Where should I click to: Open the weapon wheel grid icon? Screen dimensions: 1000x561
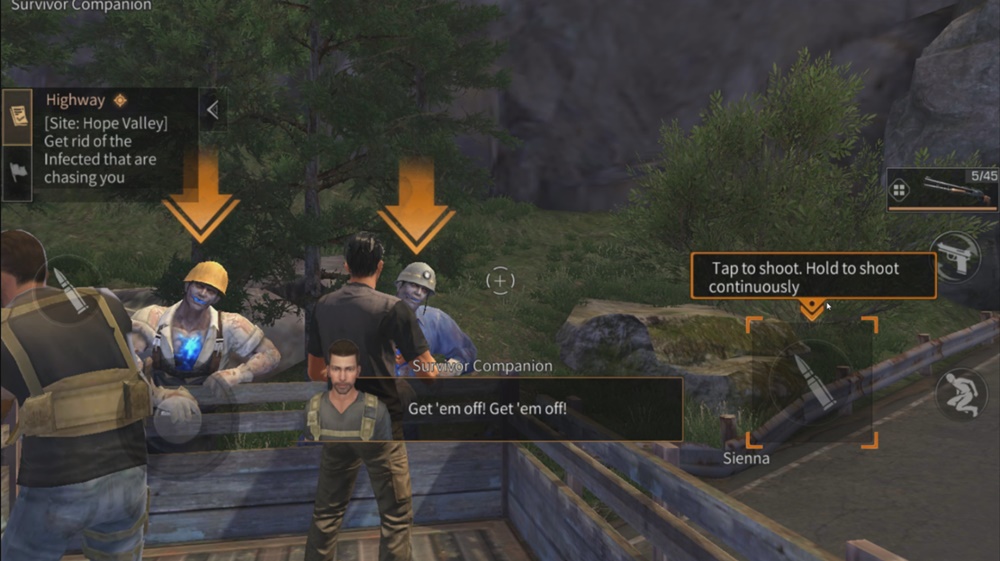(900, 190)
